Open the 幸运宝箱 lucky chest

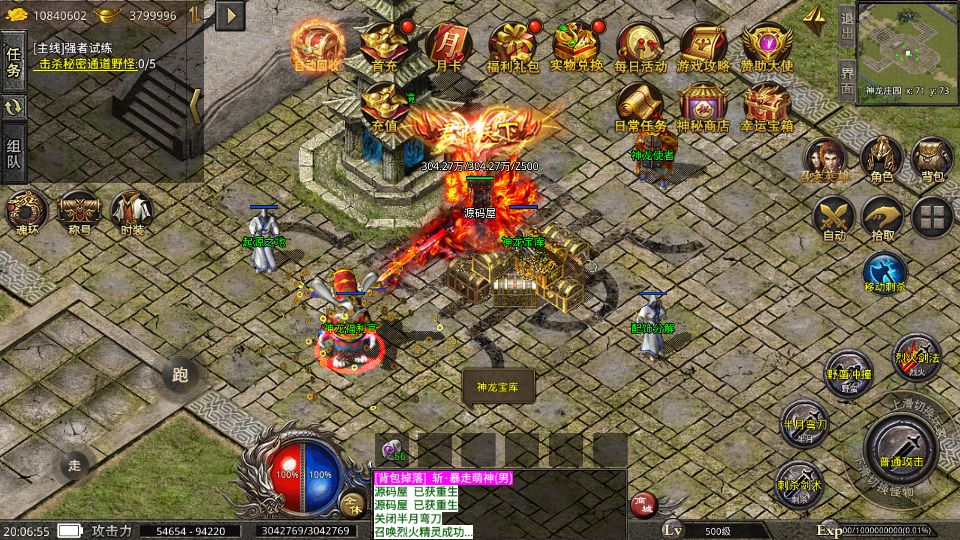coord(767,105)
